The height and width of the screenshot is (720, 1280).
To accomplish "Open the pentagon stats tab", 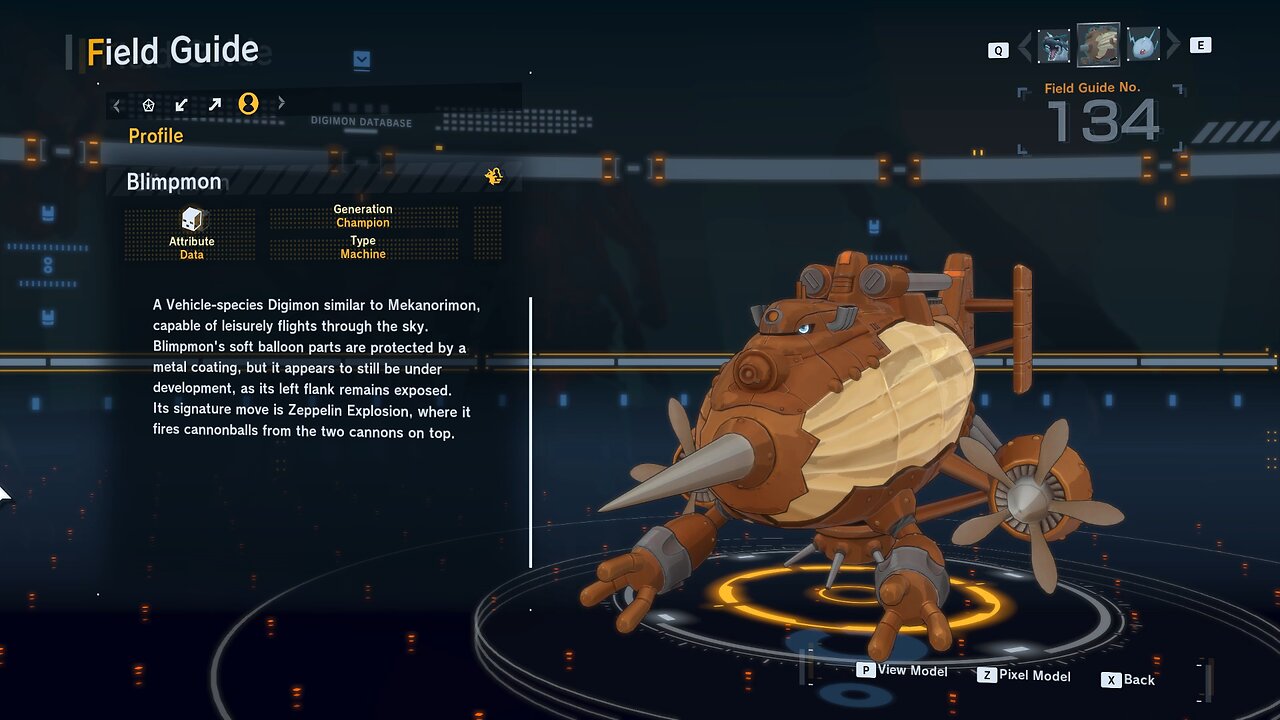I will [149, 104].
